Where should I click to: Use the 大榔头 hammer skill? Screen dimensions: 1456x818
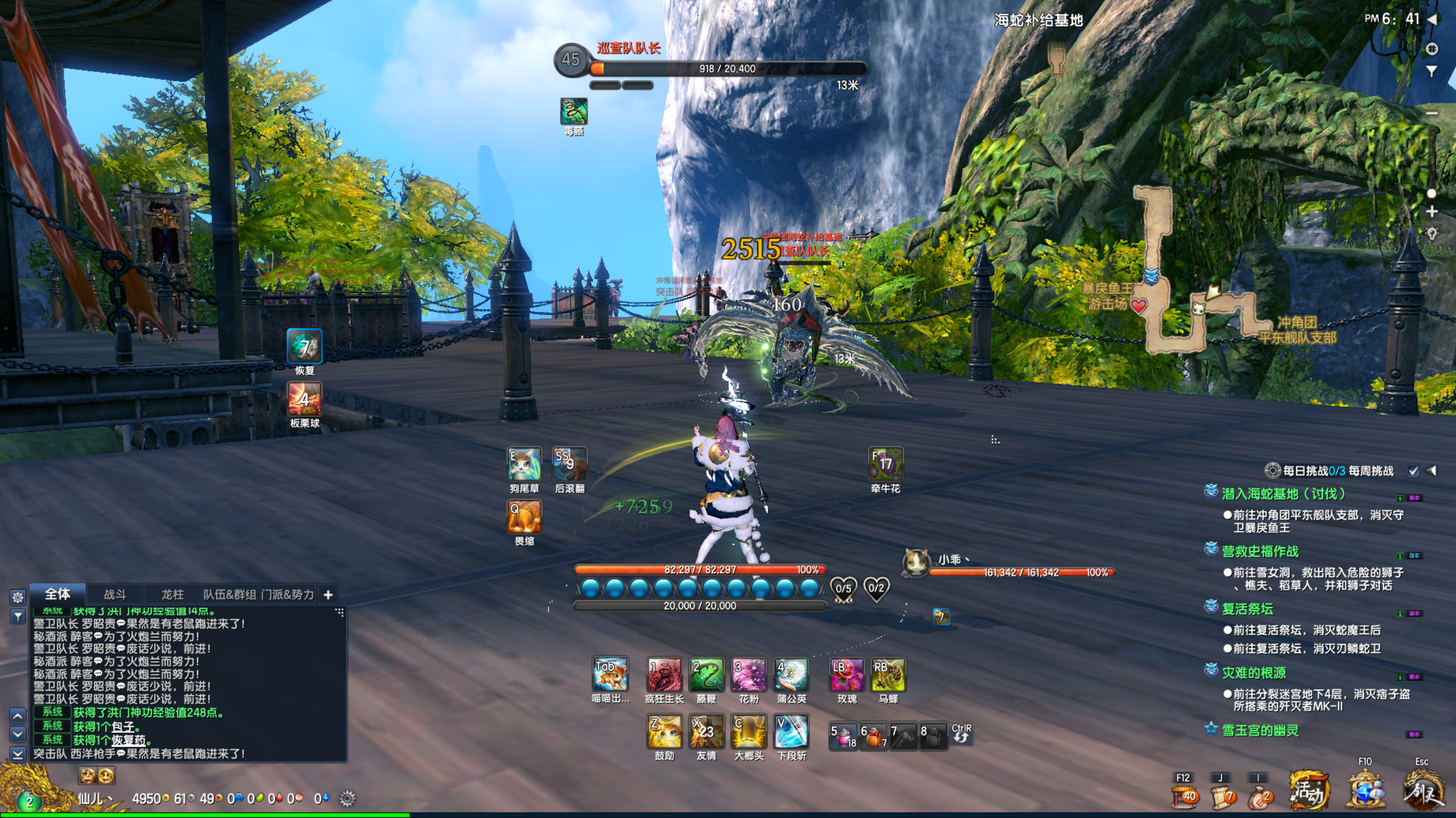point(748,732)
